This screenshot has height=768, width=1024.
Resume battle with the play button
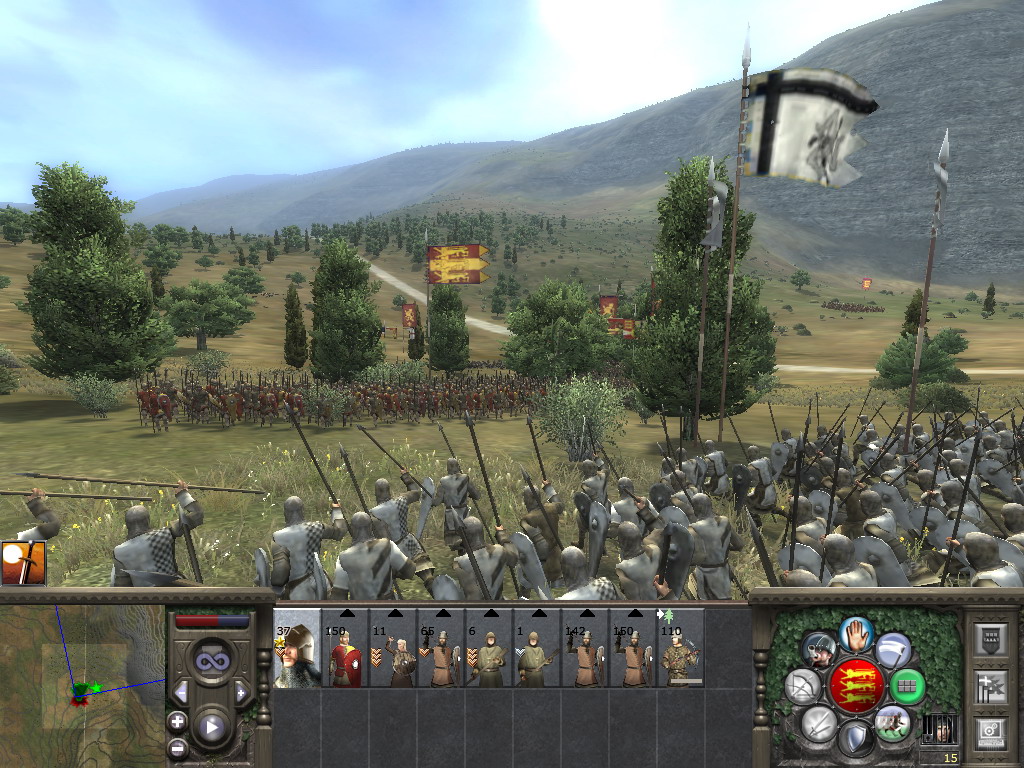(211, 727)
